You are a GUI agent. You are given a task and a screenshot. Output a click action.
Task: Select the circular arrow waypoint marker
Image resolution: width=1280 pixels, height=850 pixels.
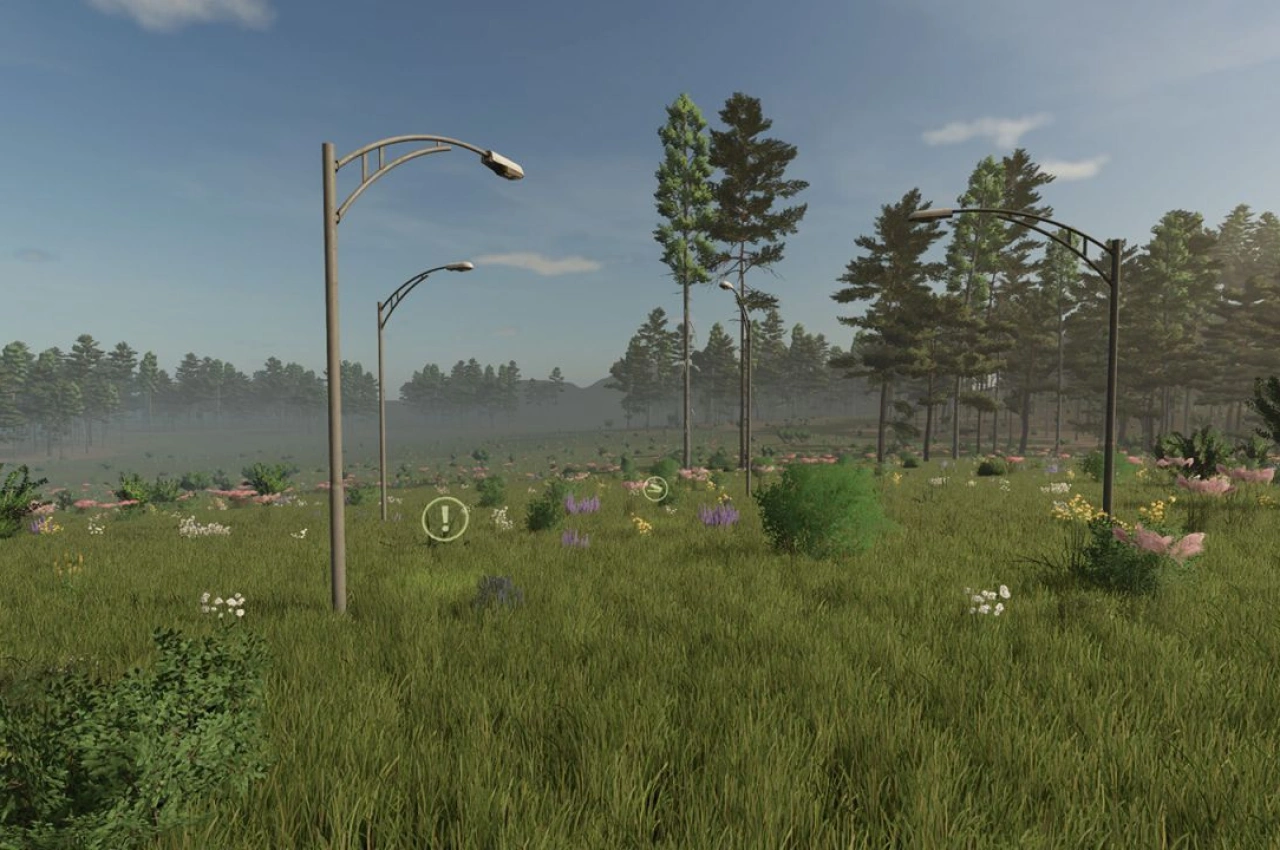[656, 486]
